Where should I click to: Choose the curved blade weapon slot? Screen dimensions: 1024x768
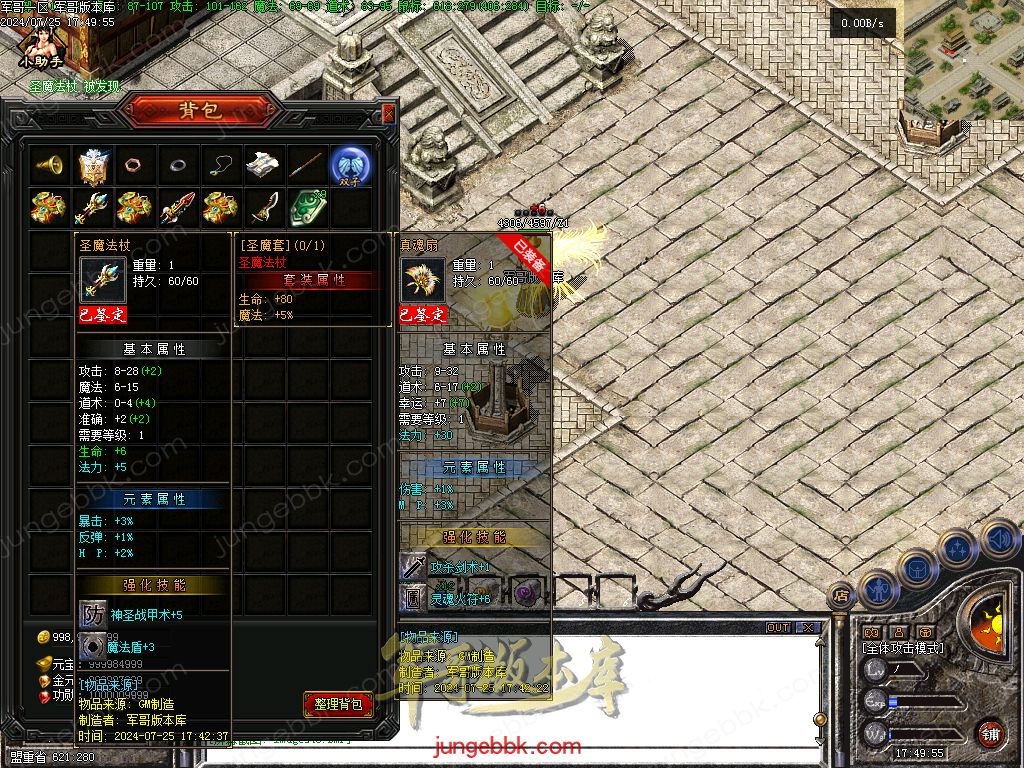click(263, 208)
